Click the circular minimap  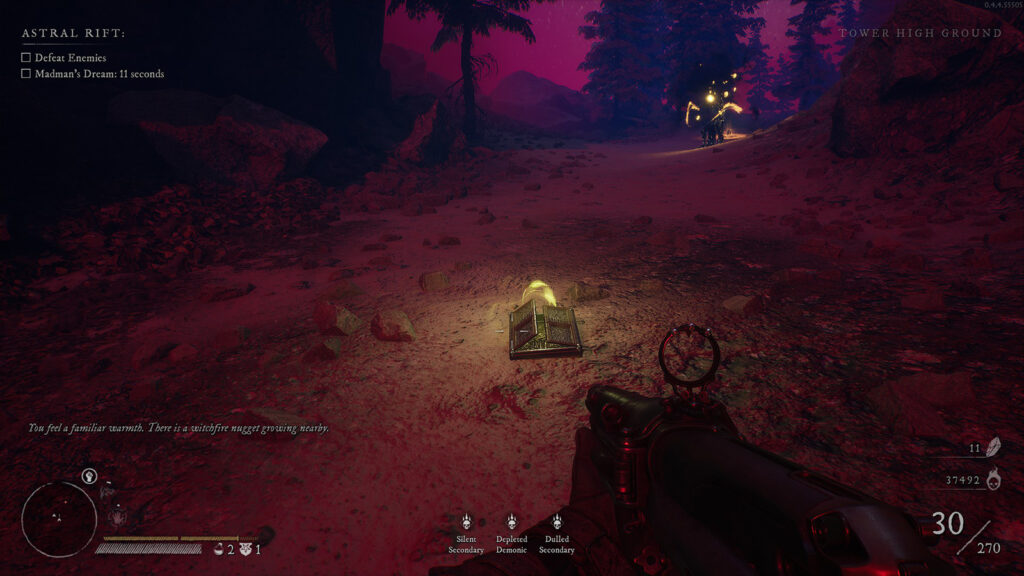click(x=59, y=519)
